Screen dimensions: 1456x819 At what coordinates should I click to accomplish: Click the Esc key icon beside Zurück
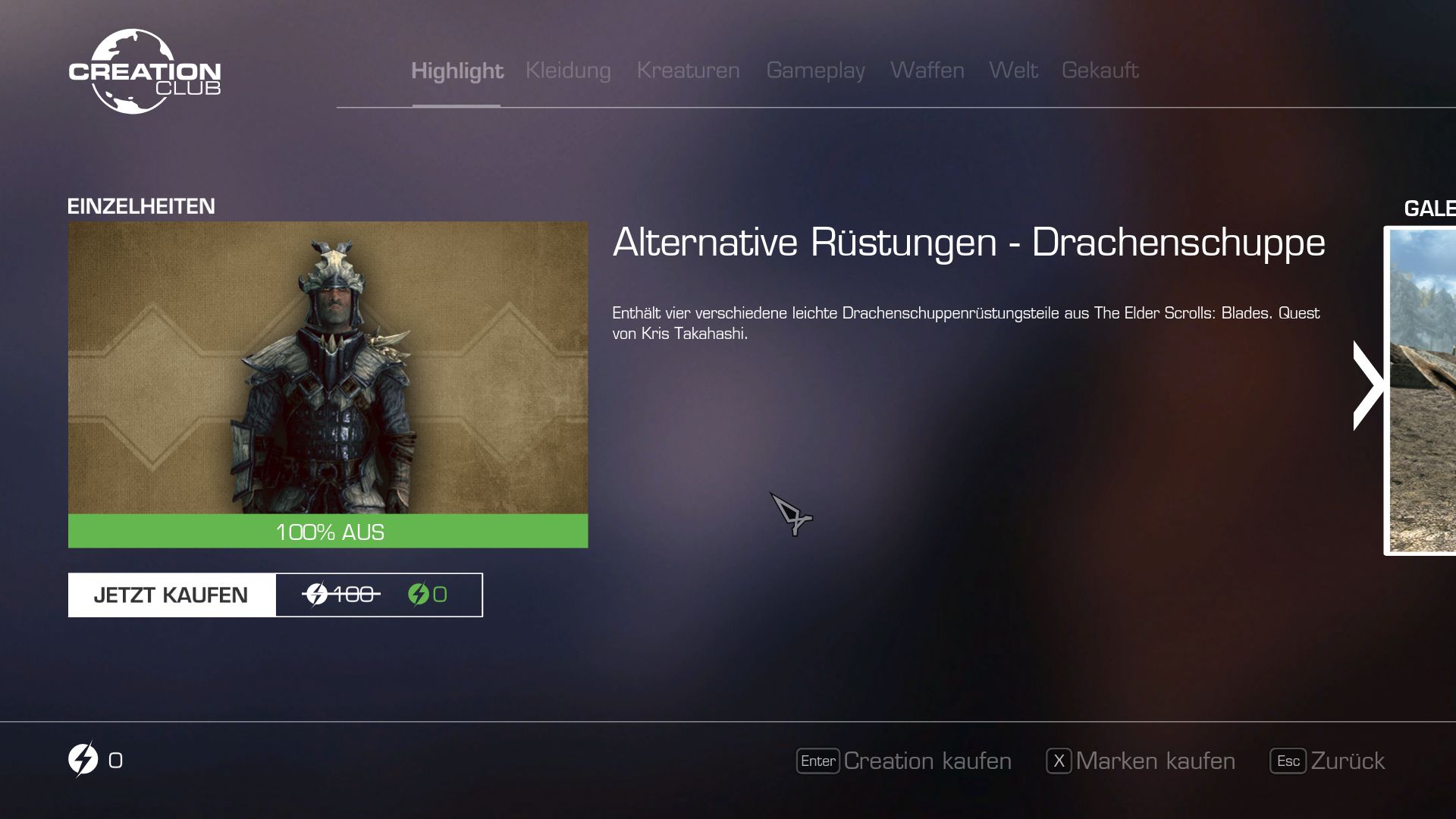coord(1288,761)
